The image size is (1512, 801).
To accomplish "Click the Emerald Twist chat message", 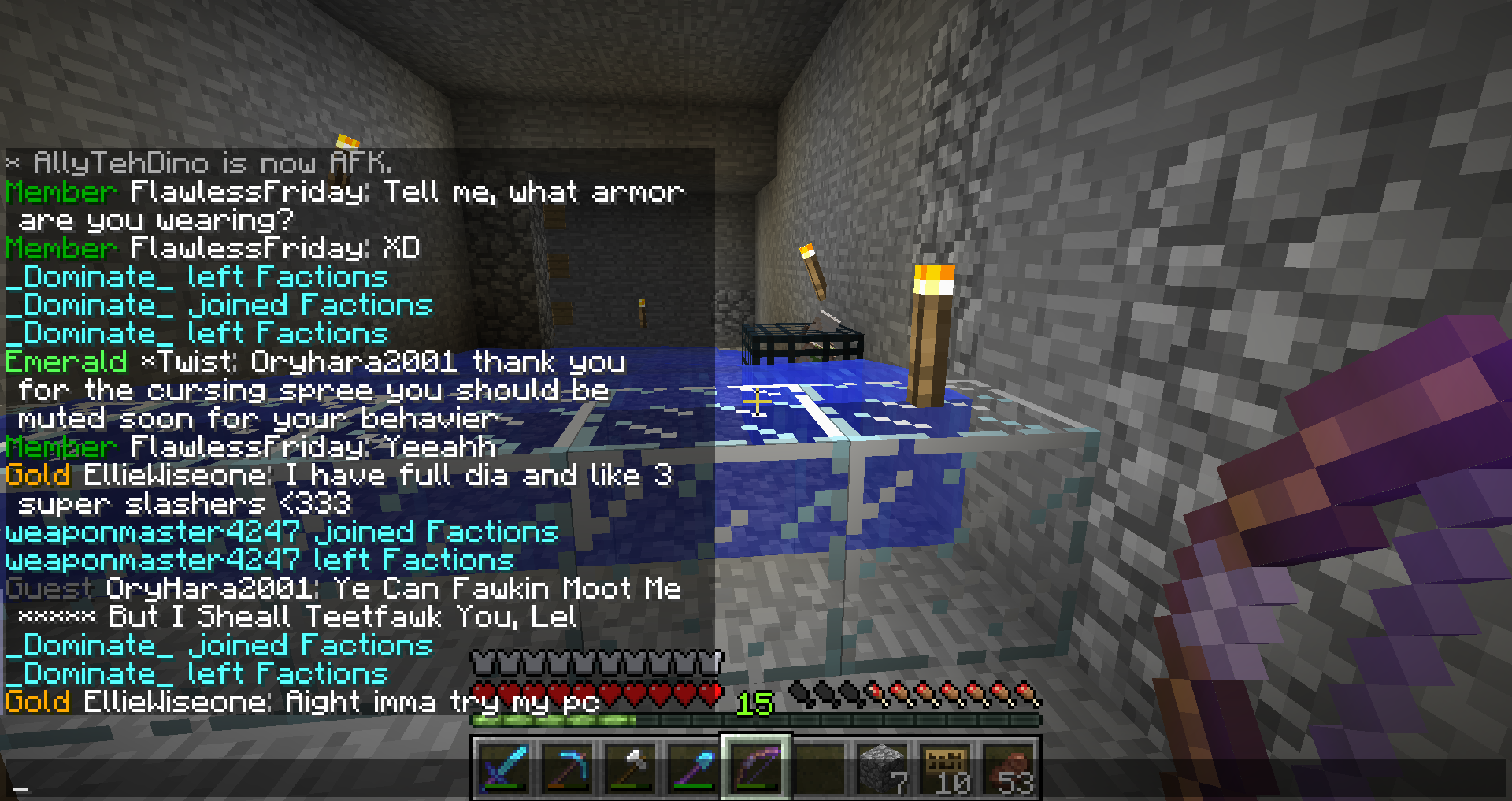I will [315, 390].
